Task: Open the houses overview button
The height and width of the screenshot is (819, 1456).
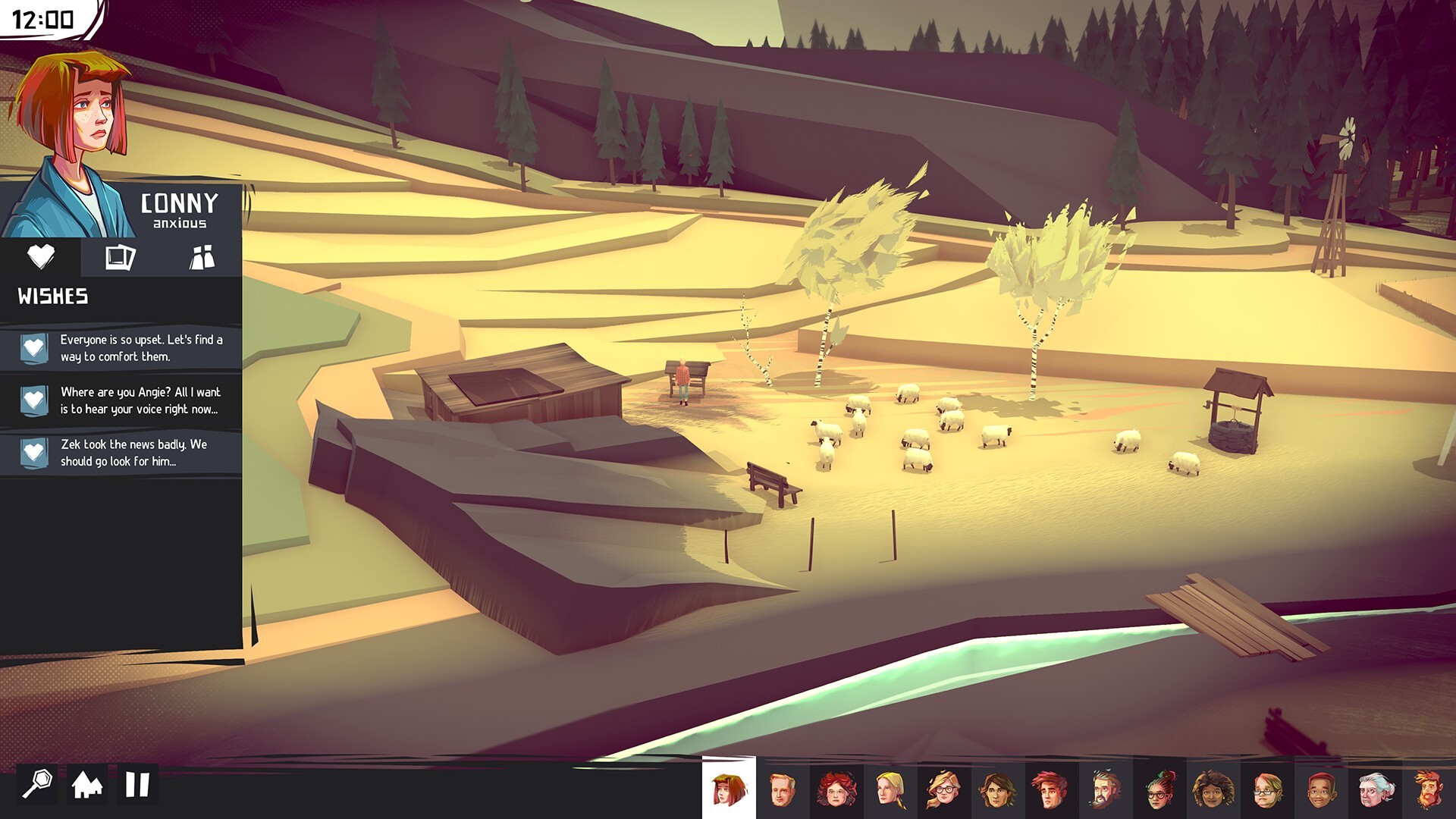Action: (87, 784)
